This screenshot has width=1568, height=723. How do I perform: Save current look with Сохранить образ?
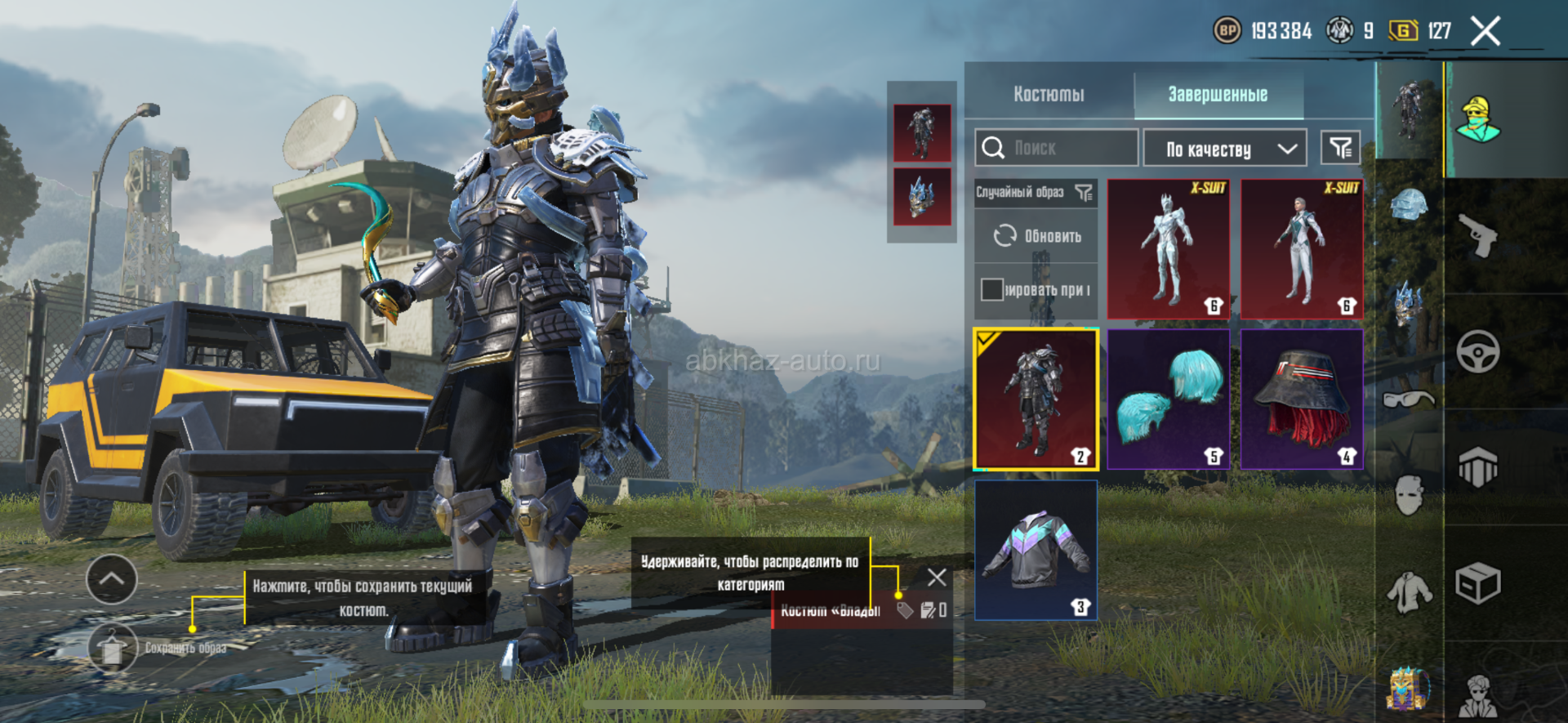point(112,648)
